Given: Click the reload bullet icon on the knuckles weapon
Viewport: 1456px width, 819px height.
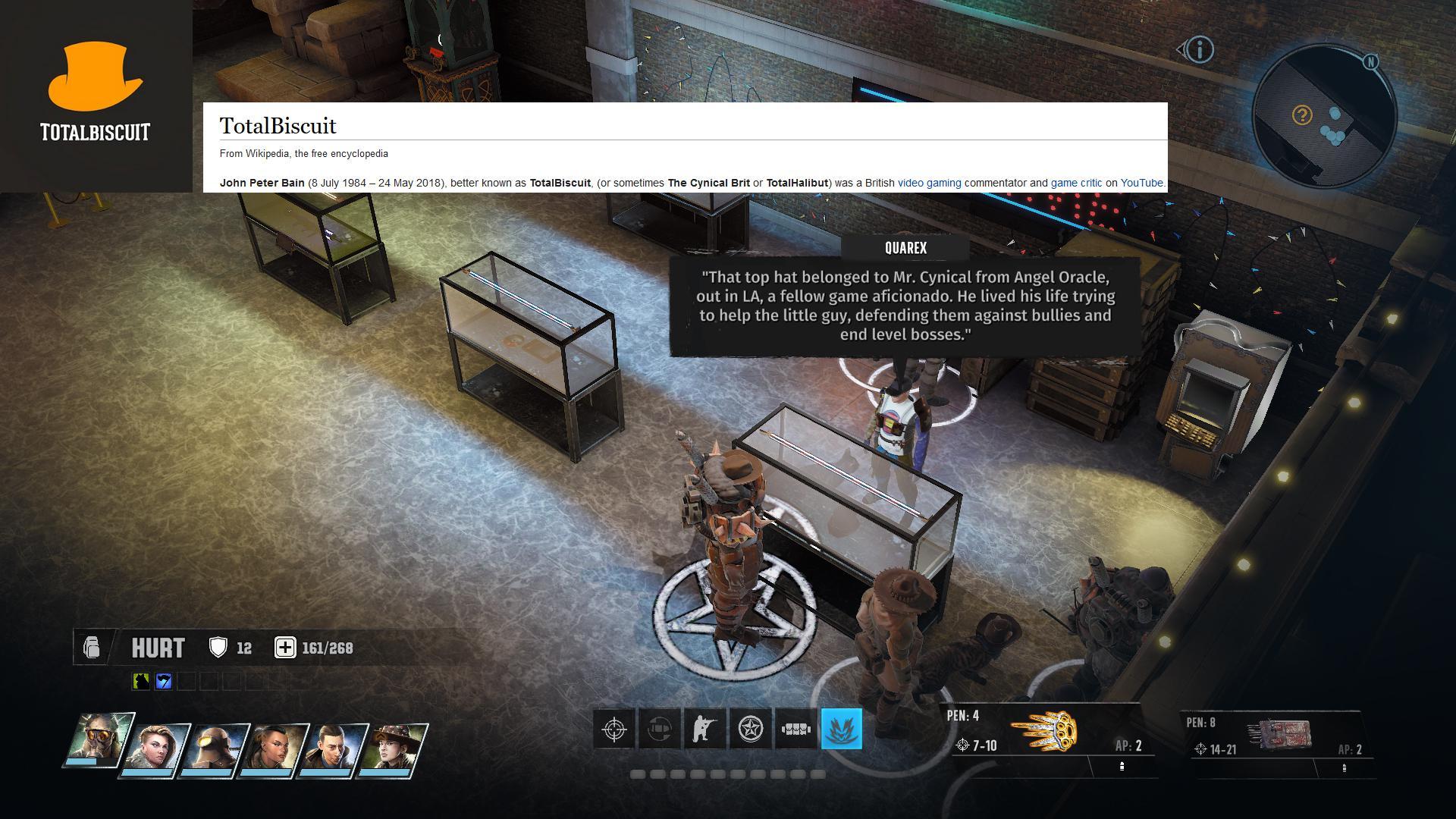Looking at the screenshot, I should [x=1123, y=766].
